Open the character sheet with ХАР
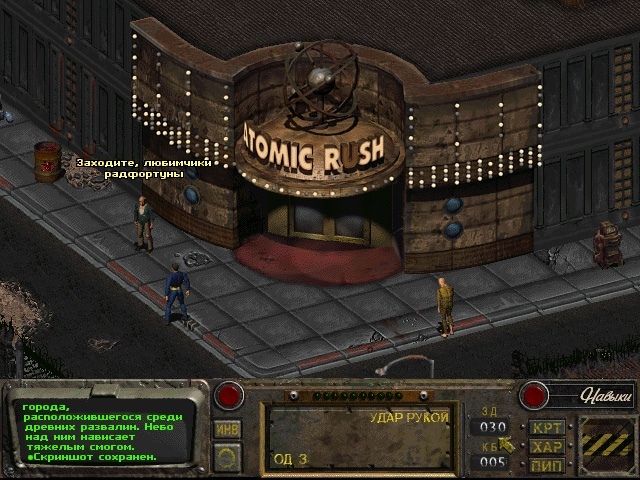The image size is (640, 480). tap(546, 446)
